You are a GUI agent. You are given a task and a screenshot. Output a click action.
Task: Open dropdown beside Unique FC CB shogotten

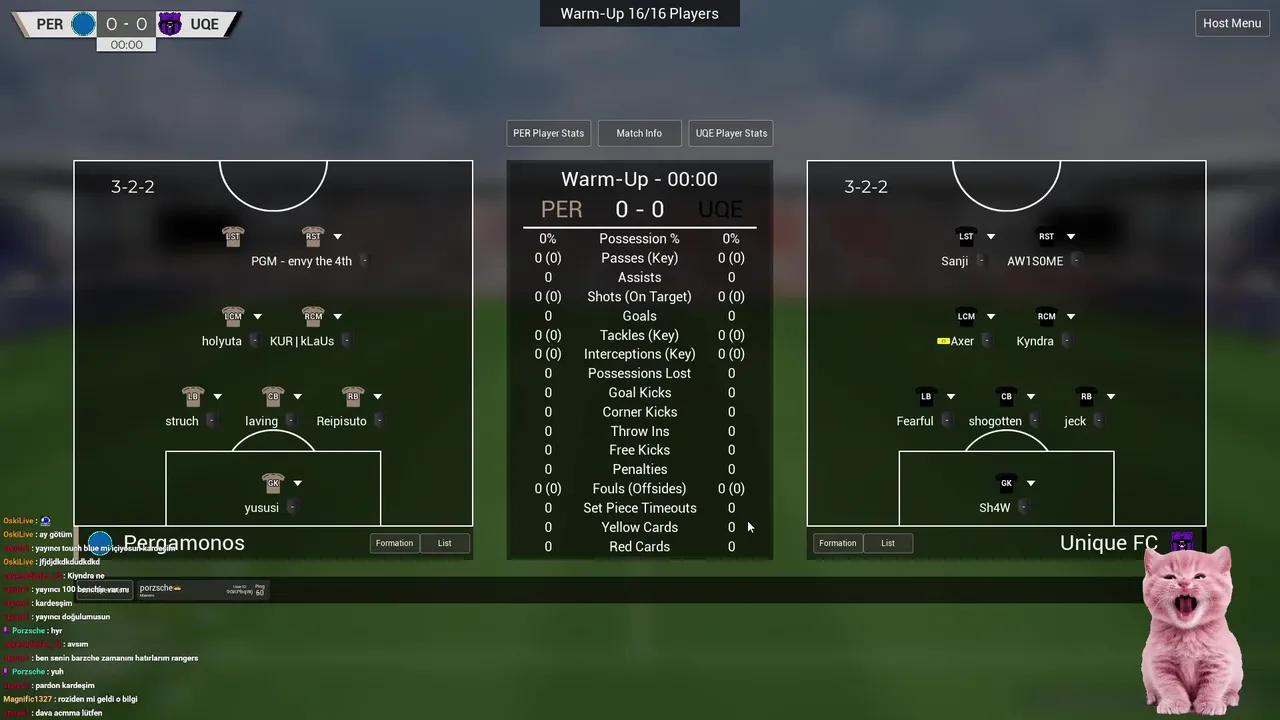point(1030,397)
